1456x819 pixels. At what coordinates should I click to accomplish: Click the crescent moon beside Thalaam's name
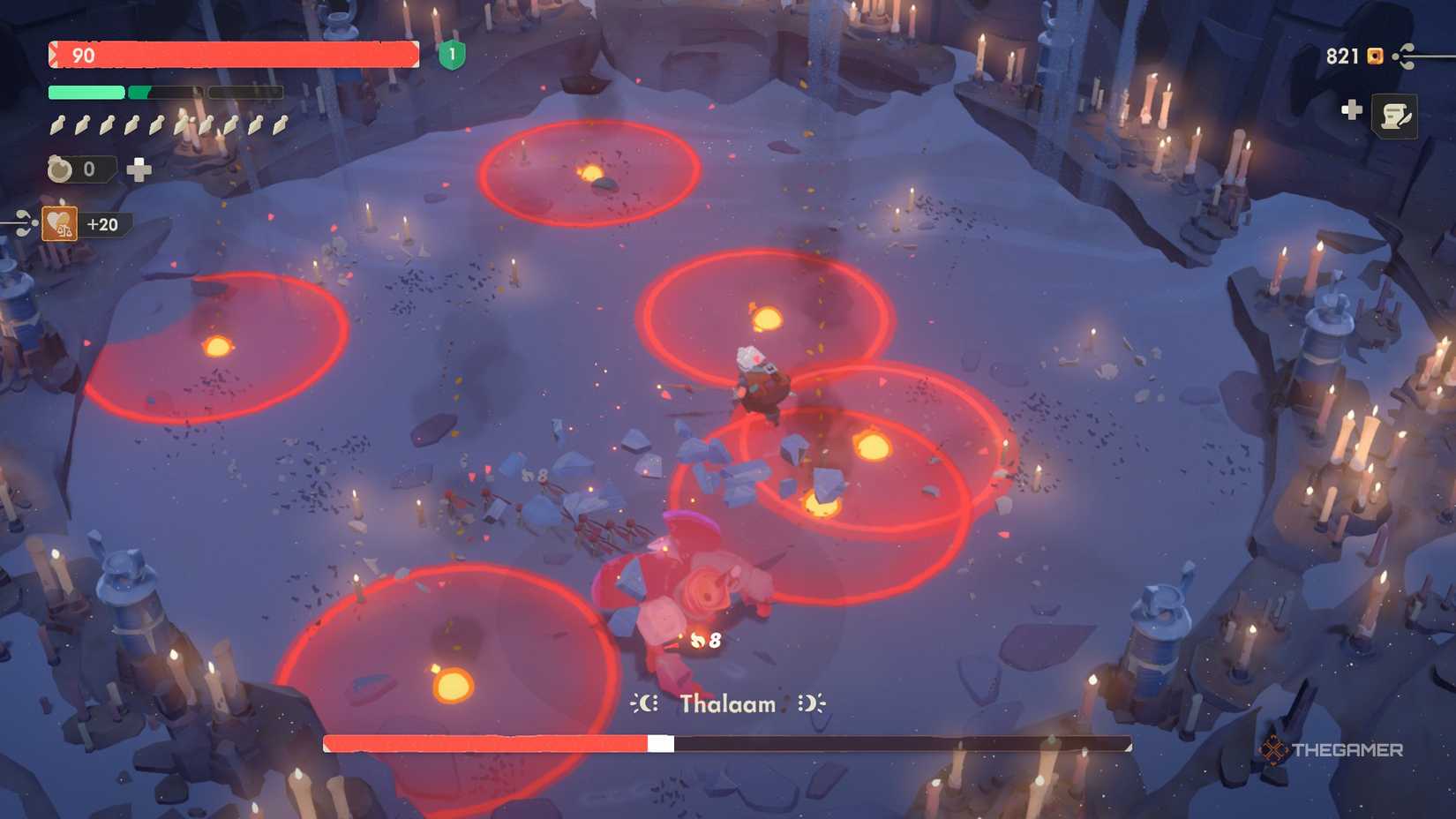pyautogui.click(x=645, y=703)
